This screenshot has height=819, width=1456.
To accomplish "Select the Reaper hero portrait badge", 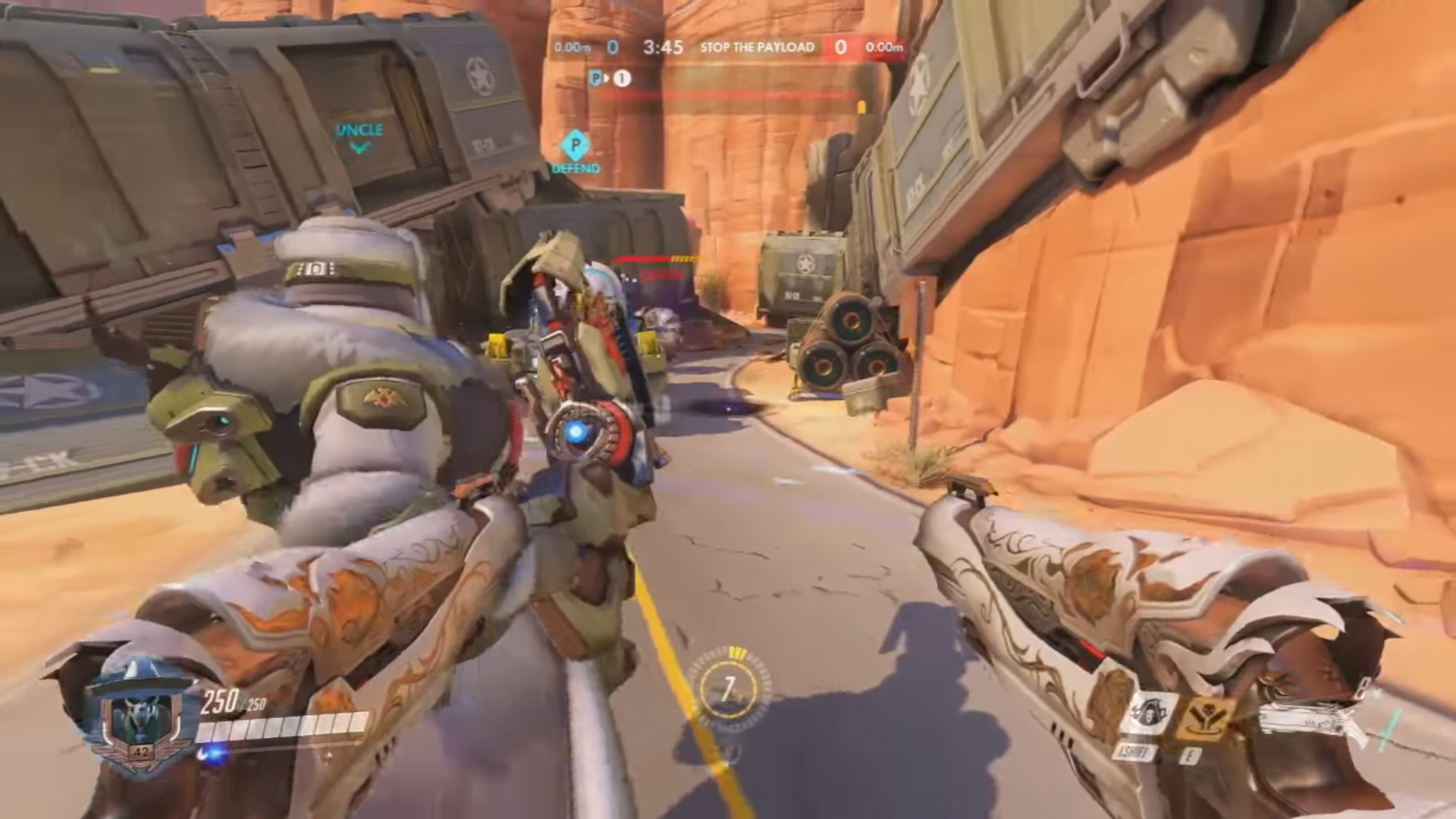I will (141, 717).
